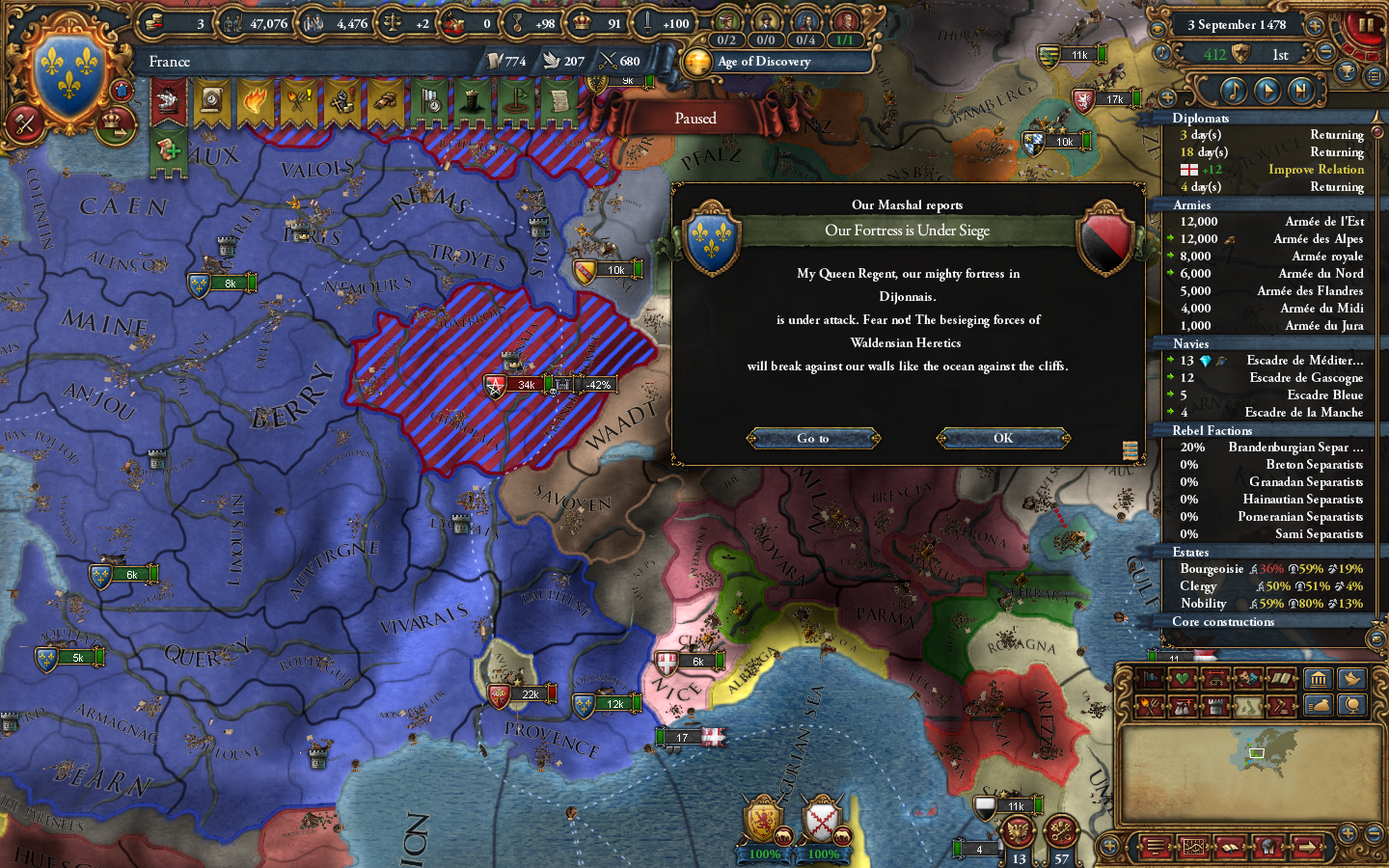1389x868 pixels.
Task: Dismiss the Marshal's report with OK
Action: [x=1001, y=439]
